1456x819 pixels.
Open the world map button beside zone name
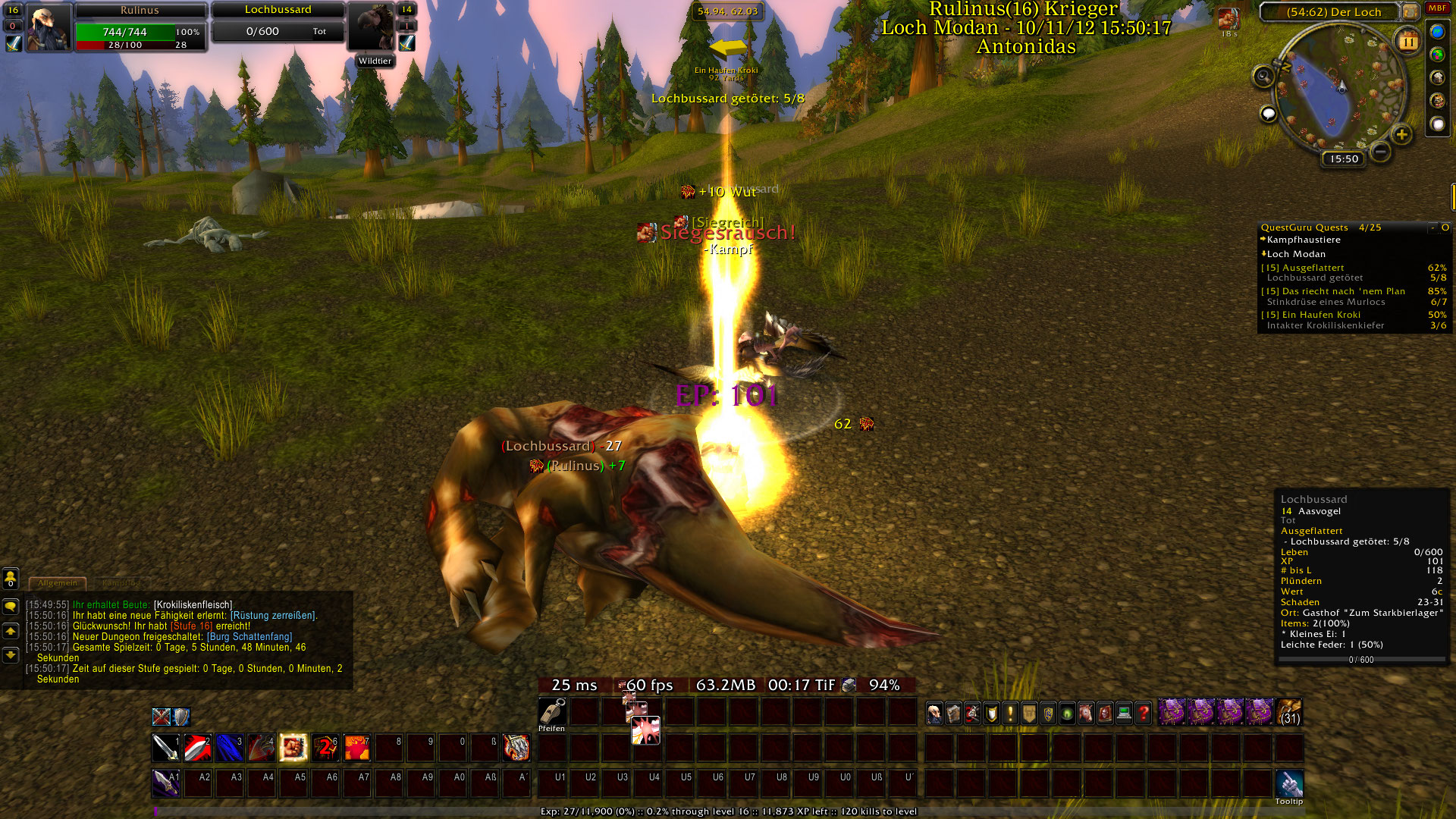[1410, 11]
